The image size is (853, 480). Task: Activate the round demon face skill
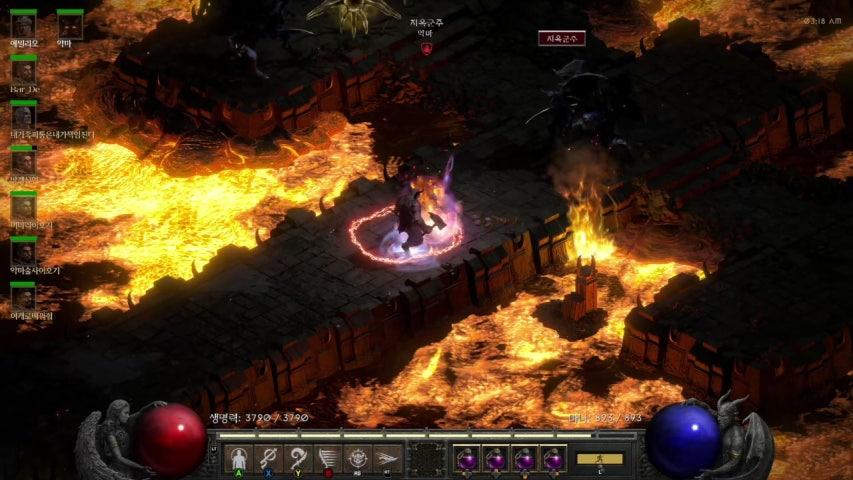point(358,458)
